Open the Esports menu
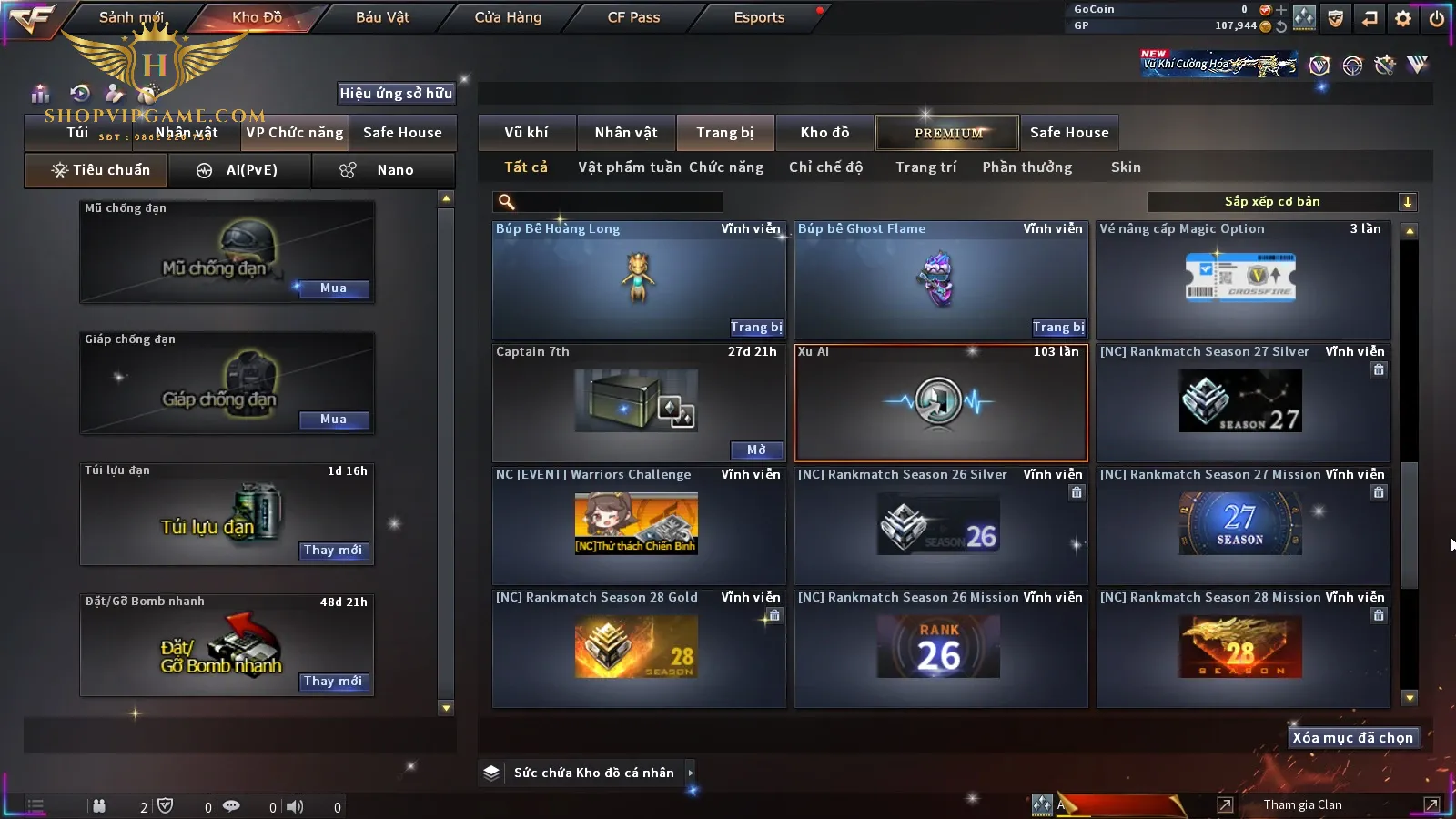 pyautogui.click(x=759, y=17)
